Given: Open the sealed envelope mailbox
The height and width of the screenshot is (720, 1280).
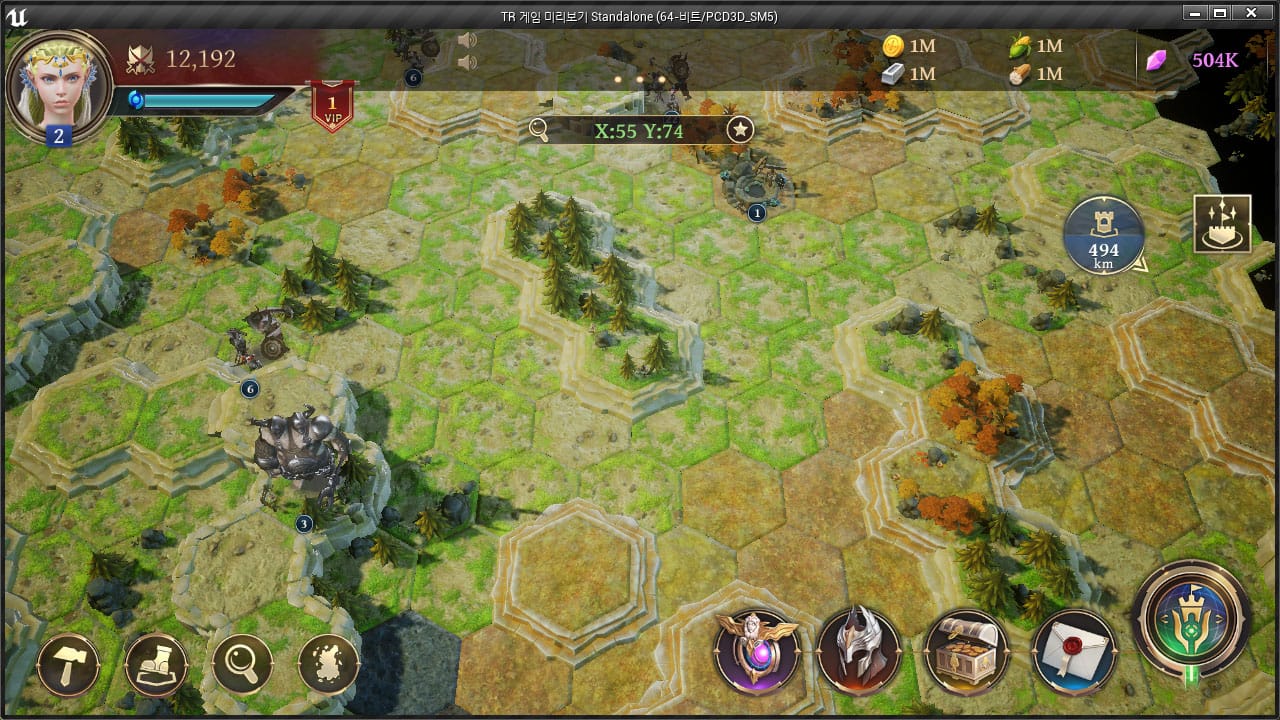Looking at the screenshot, I should pyautogui.click(x=1074, y=652).
